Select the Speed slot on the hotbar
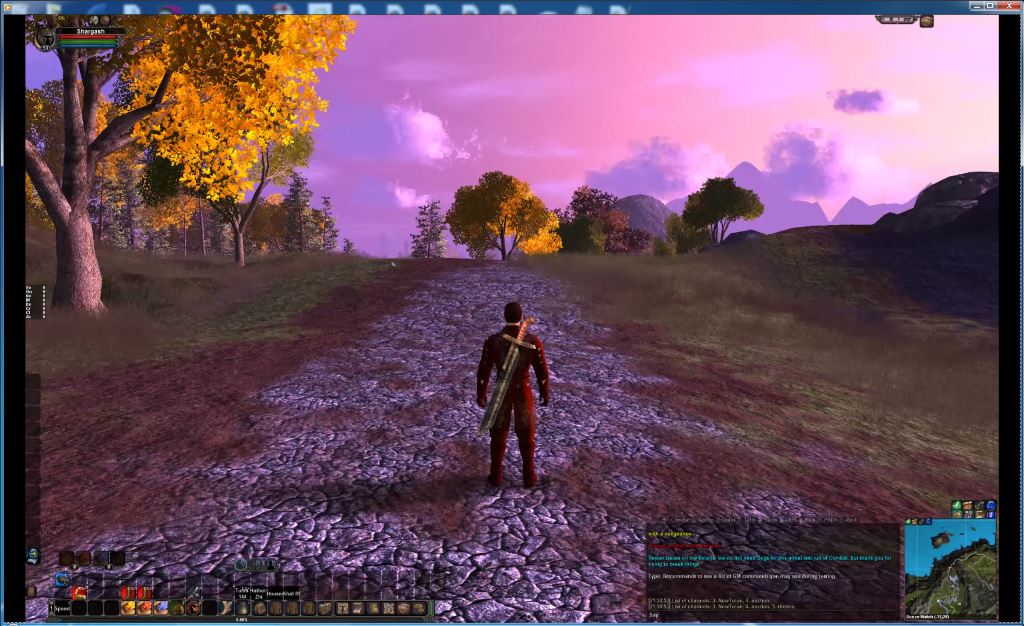1024x626 pixels. click(x=62, y=608)
